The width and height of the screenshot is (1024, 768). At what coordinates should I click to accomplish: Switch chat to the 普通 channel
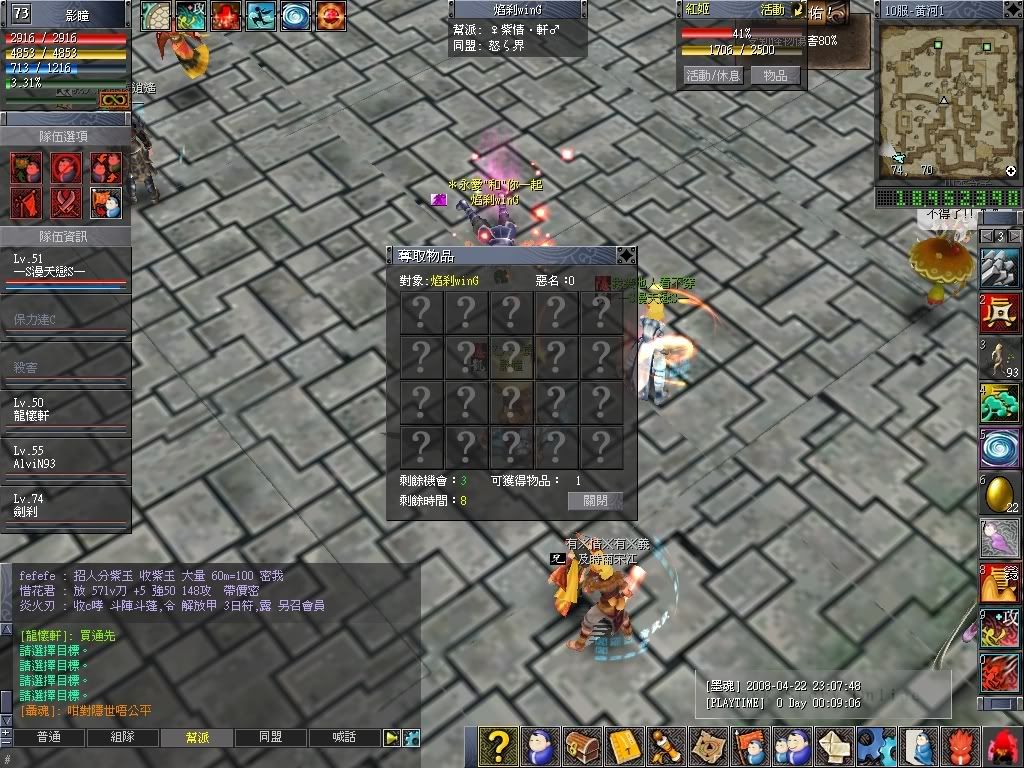[48, 738]
